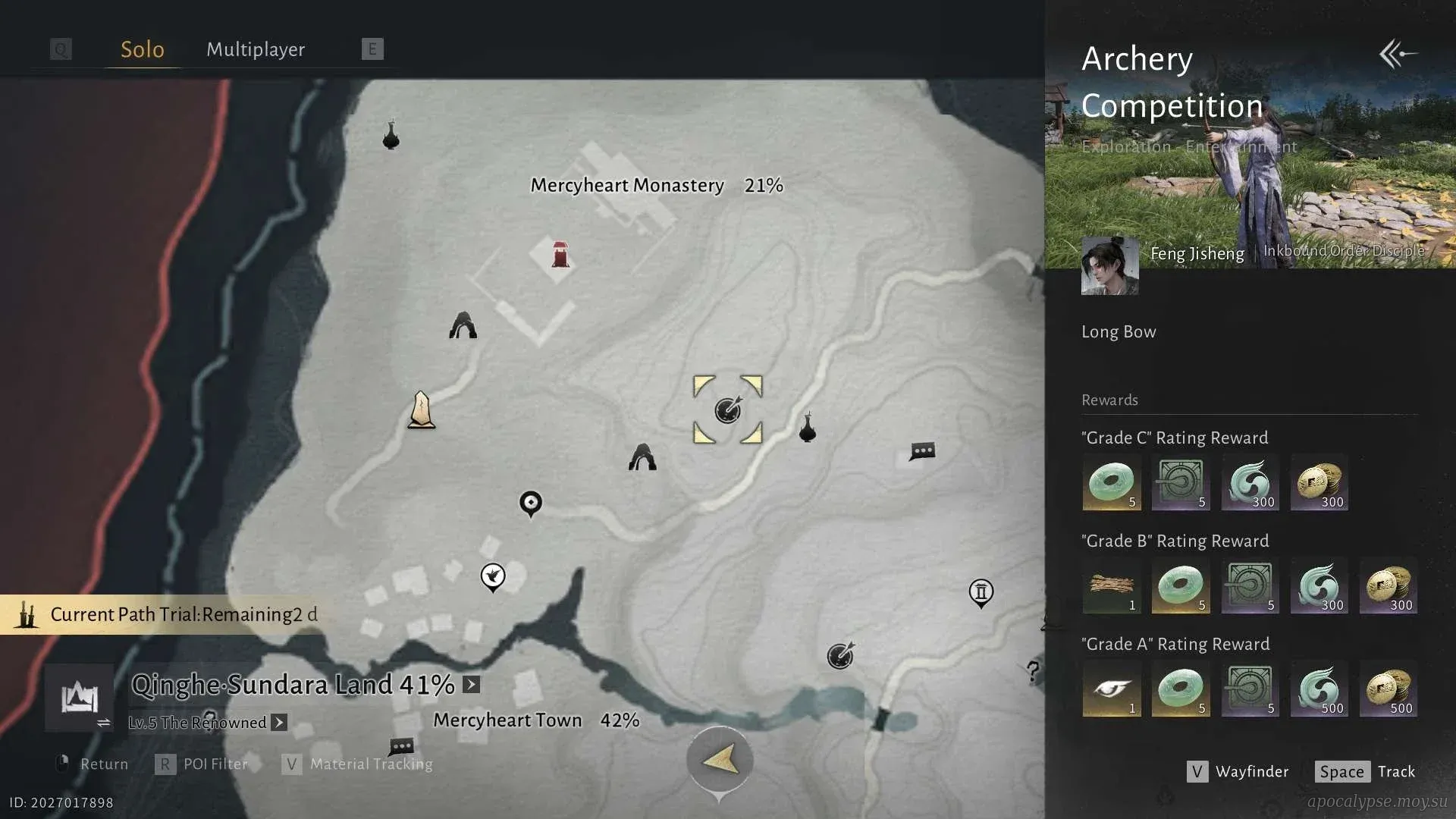The image size is (1456, 819).
Task: Click the region switch map icon
Action: (80, 698)
